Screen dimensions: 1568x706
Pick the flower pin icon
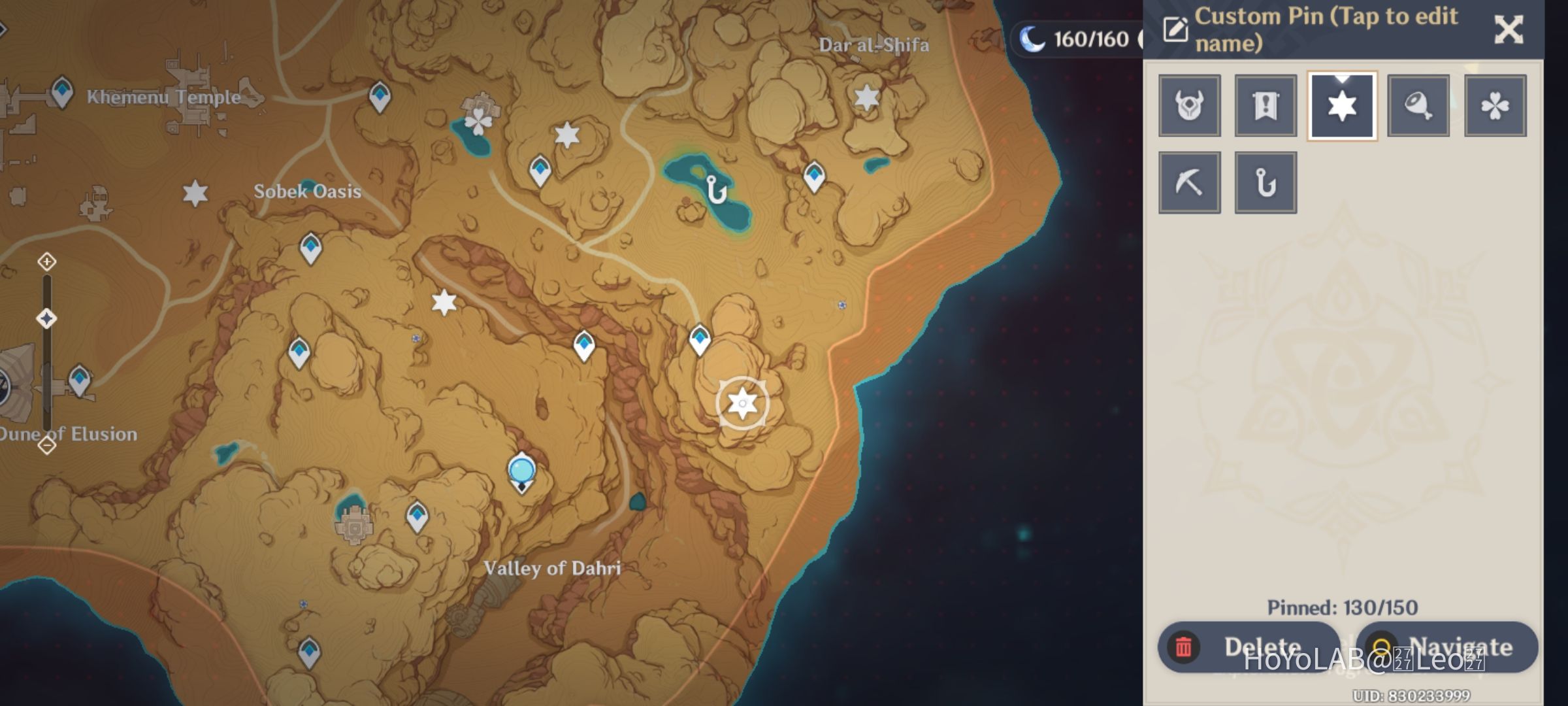point(1495,105)
